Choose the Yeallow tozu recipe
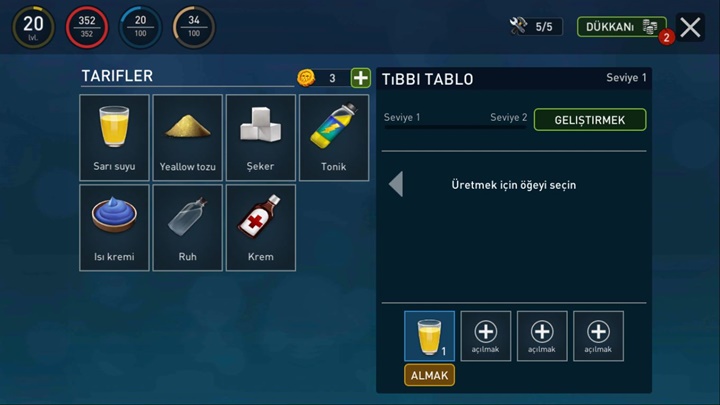Image resolution: width=720 pixels, height=405 pixels. coord(188,137)
